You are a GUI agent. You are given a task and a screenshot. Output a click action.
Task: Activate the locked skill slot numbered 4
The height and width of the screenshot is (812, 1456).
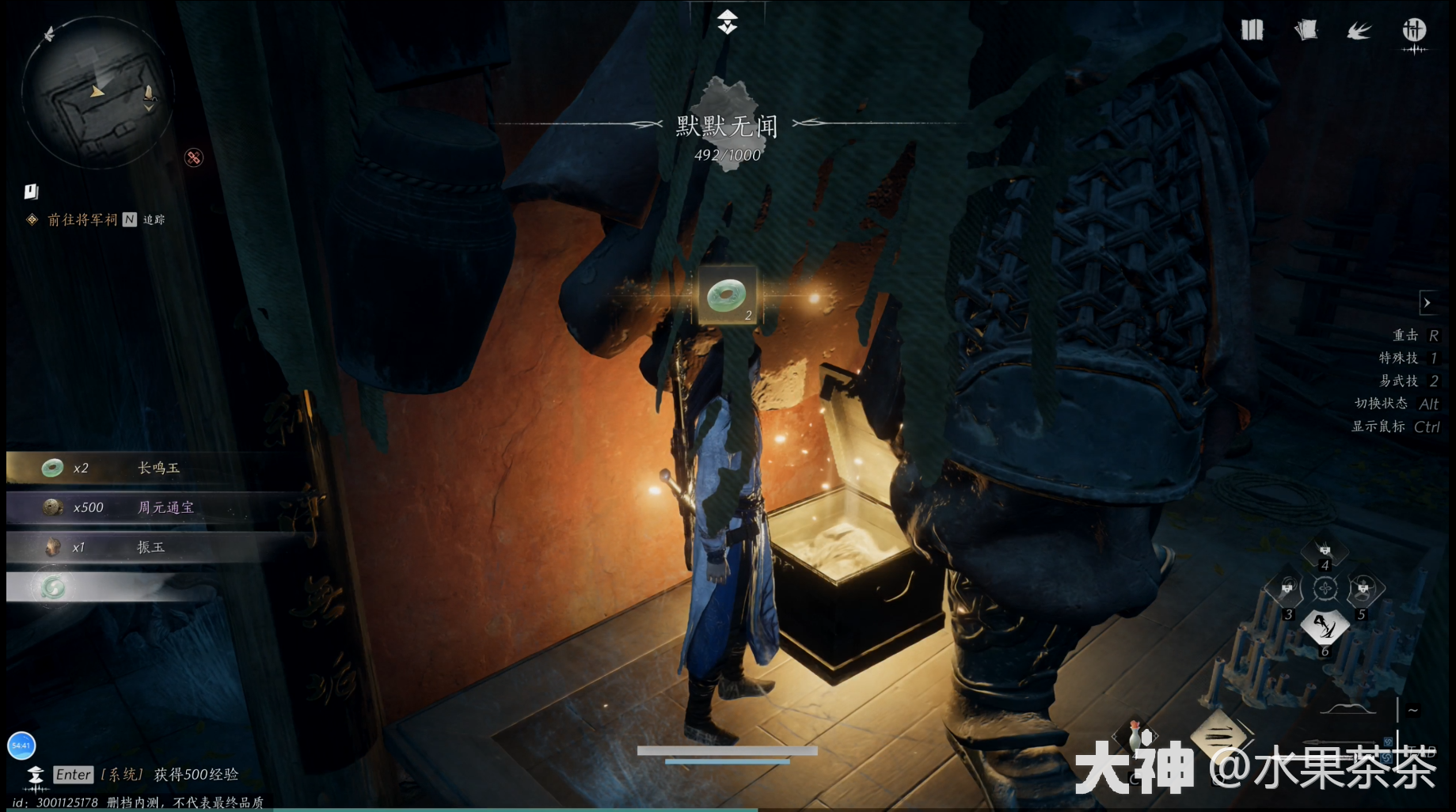(1325, 551)
